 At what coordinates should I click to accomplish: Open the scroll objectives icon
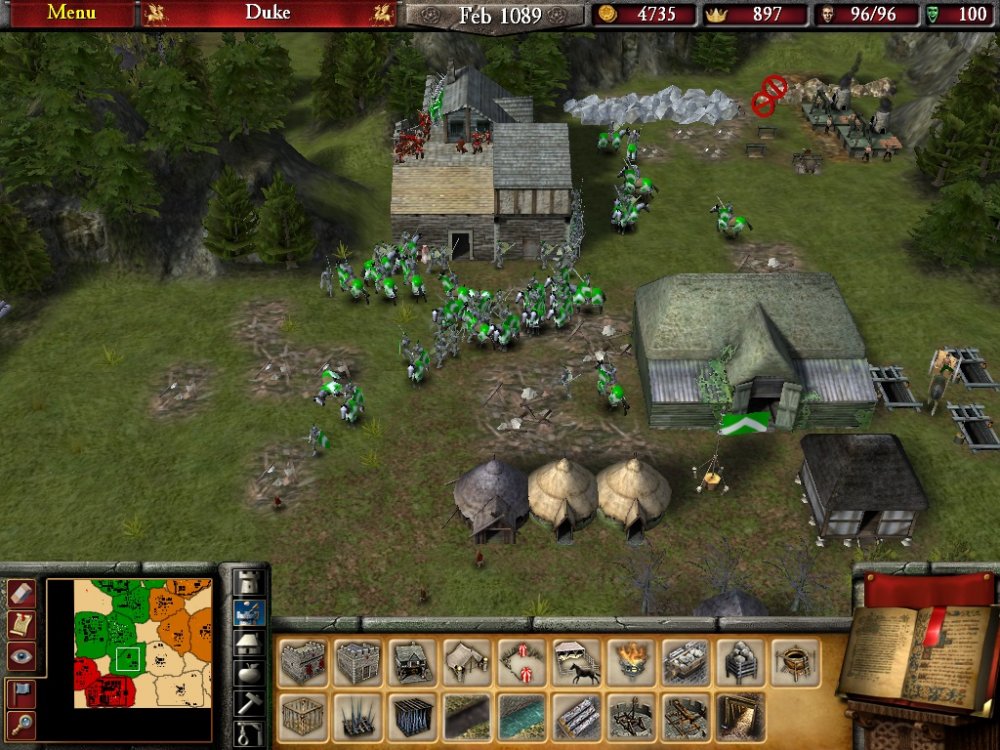click(22, 624)
